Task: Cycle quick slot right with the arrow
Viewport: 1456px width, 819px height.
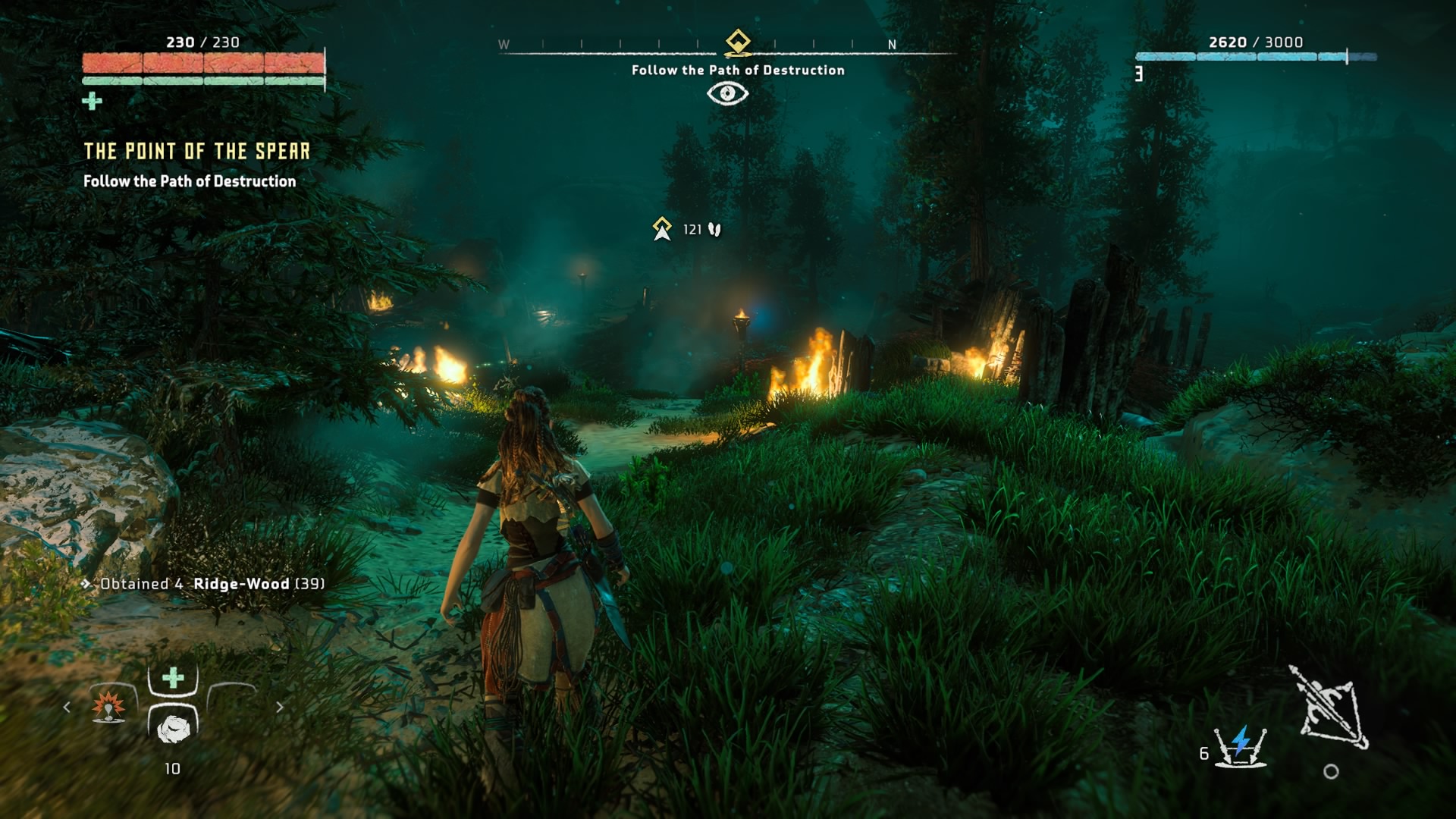Action: (280, 707)
